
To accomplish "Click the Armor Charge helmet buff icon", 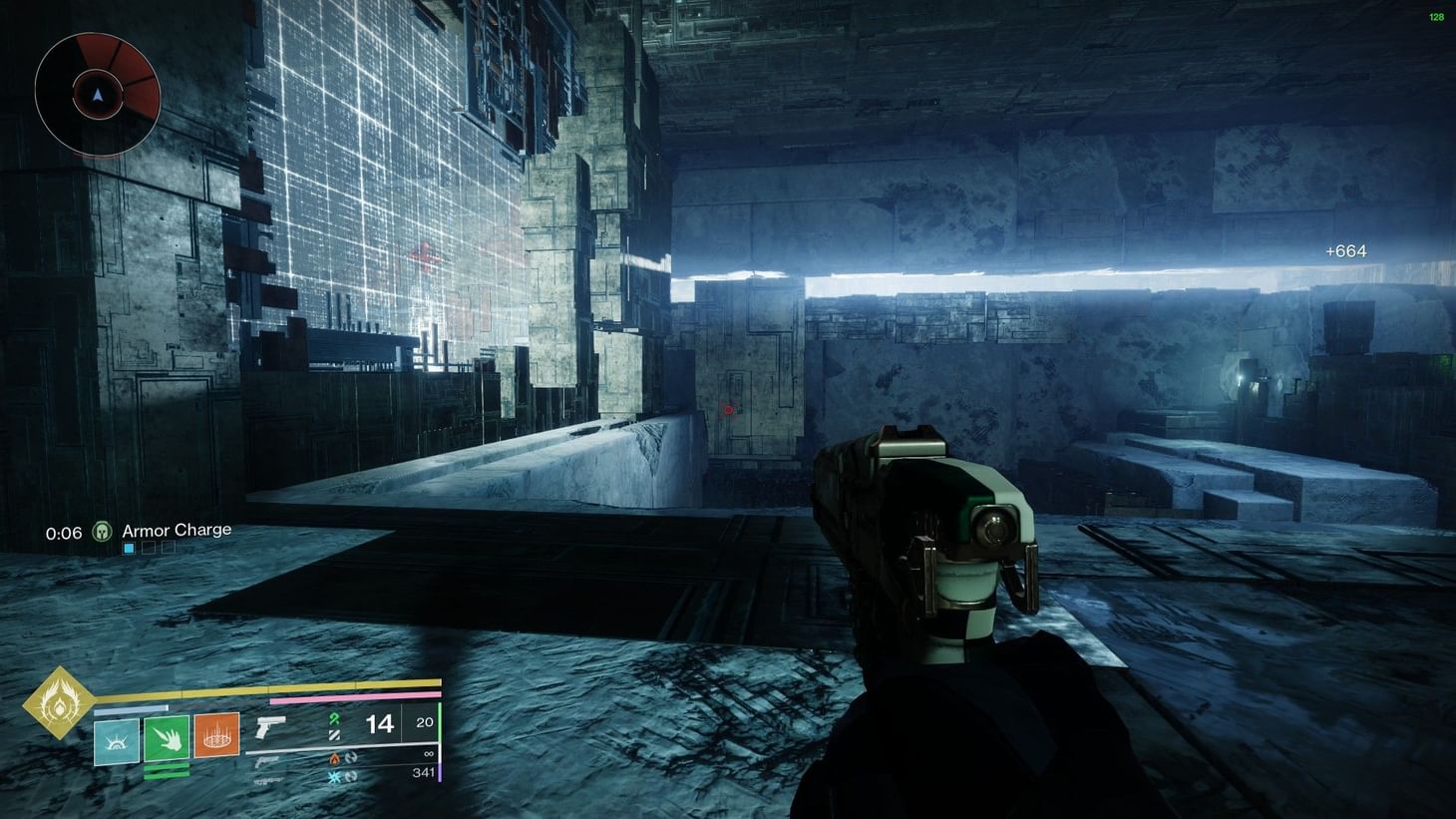I will click(103, 532).
